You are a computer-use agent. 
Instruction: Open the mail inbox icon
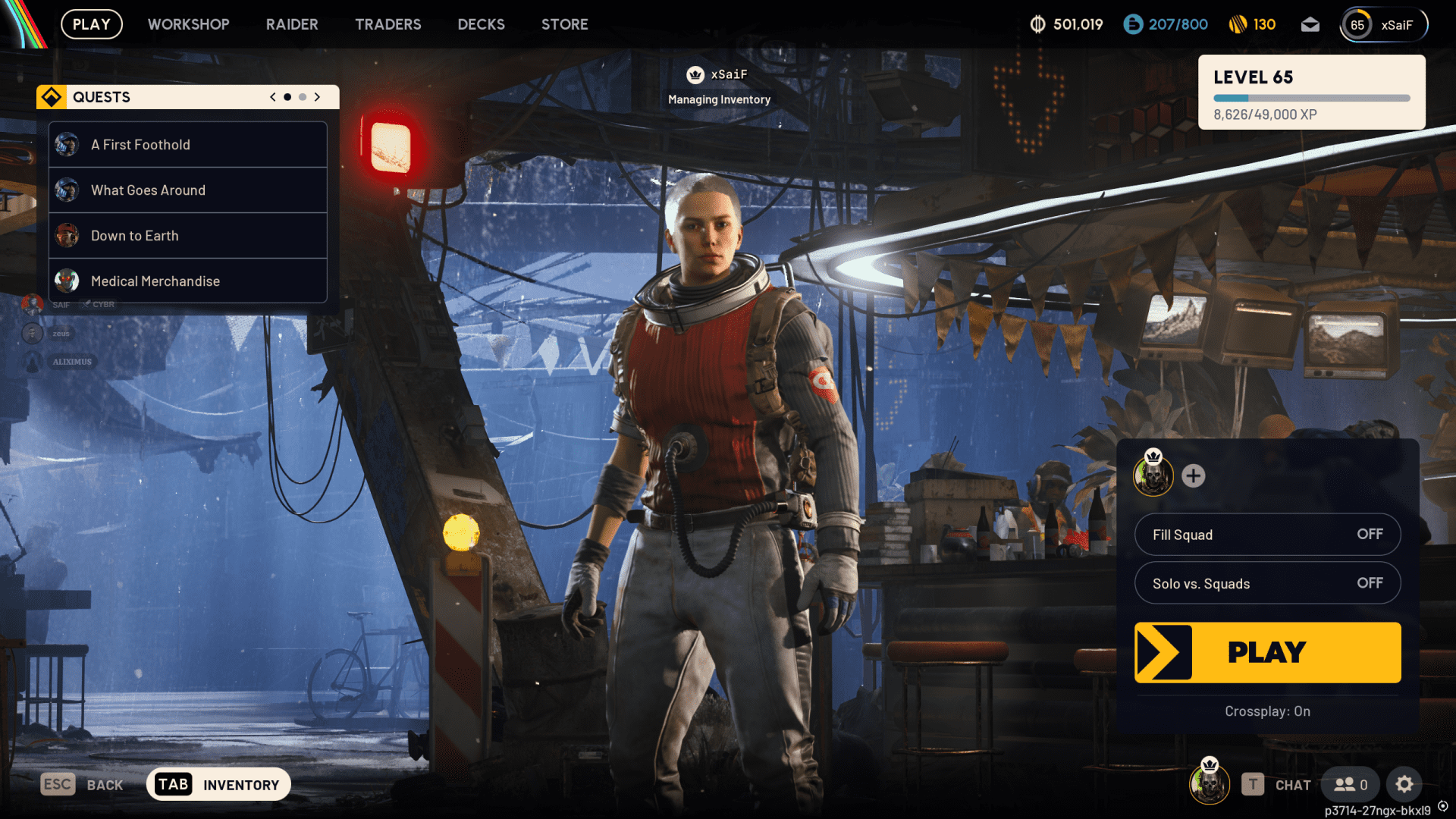(x=1310, y=24)
